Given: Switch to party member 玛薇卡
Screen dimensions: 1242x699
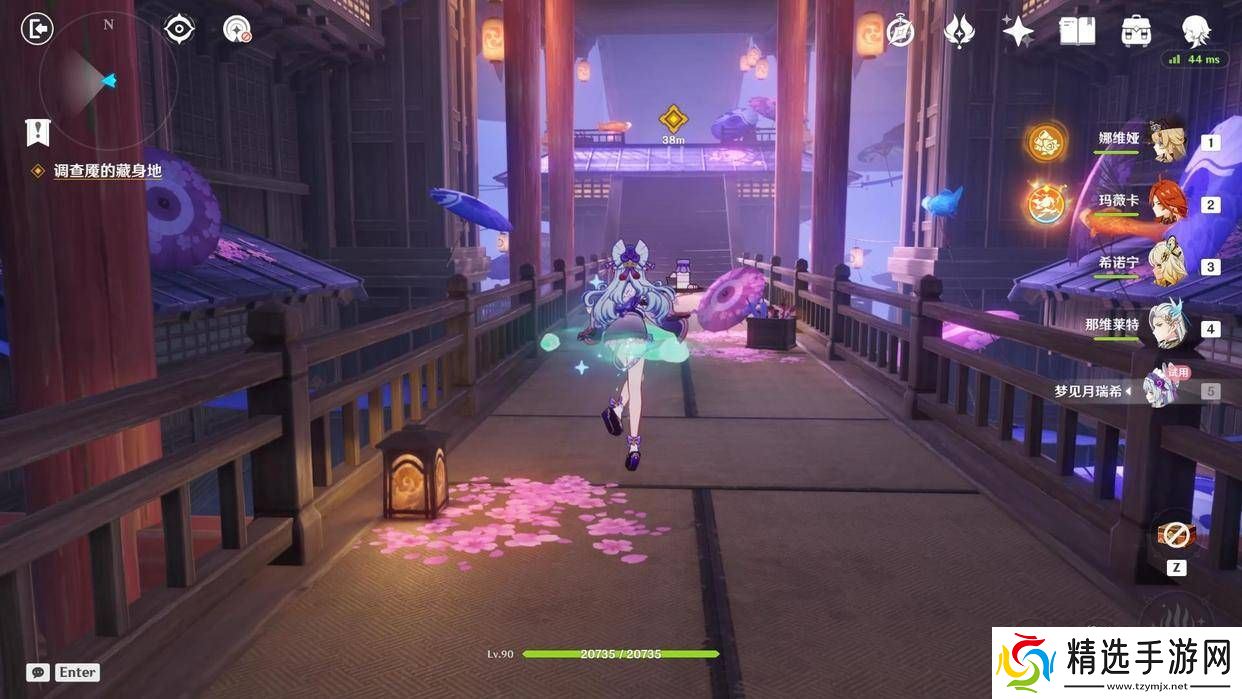Looking at the screenshot, I should pos(1166,204).
